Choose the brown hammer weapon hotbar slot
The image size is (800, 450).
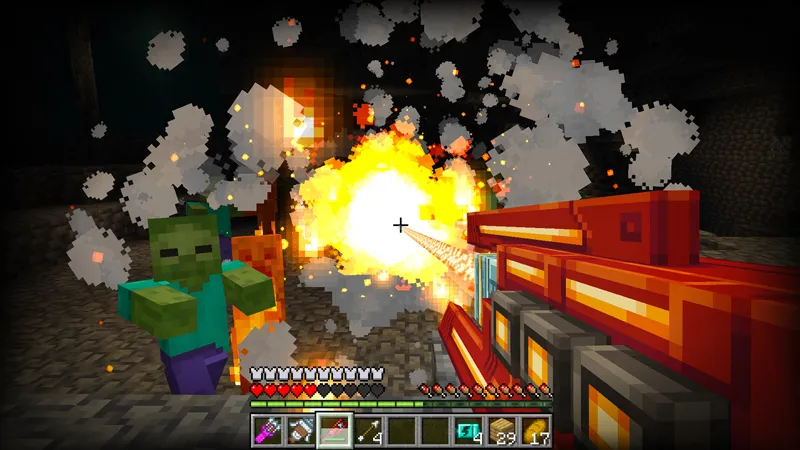click(x=300, y=430)
